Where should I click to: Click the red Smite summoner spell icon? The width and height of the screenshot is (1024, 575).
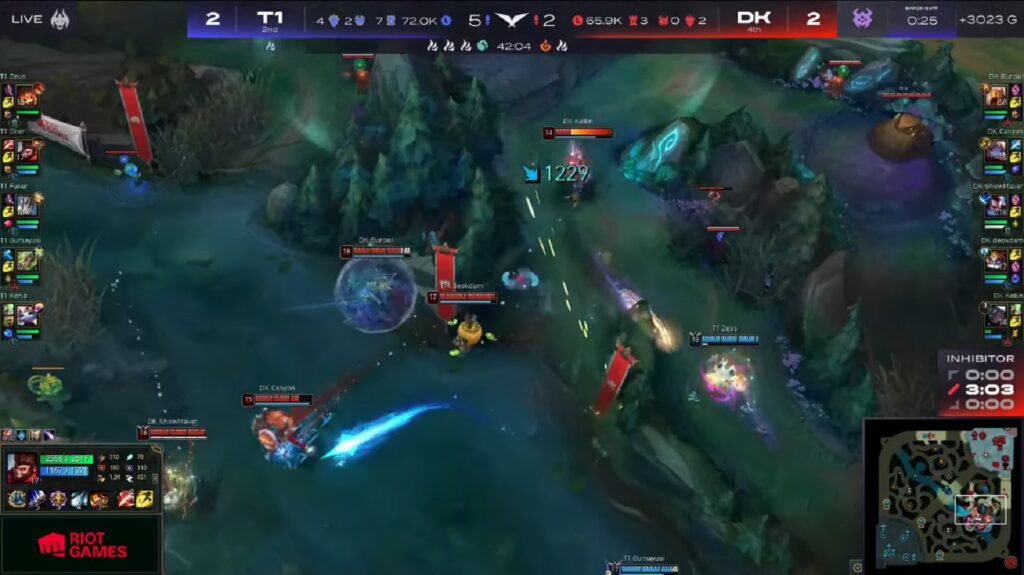(126, 499)
